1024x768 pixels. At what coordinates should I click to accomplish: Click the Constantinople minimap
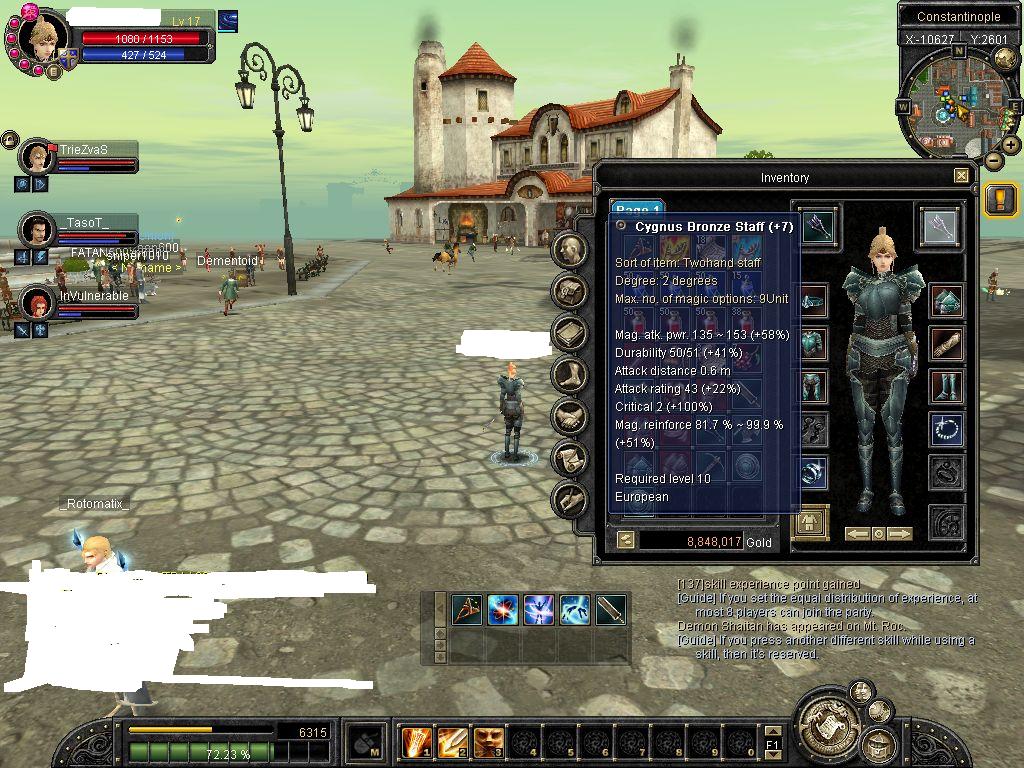click(958, 100)
